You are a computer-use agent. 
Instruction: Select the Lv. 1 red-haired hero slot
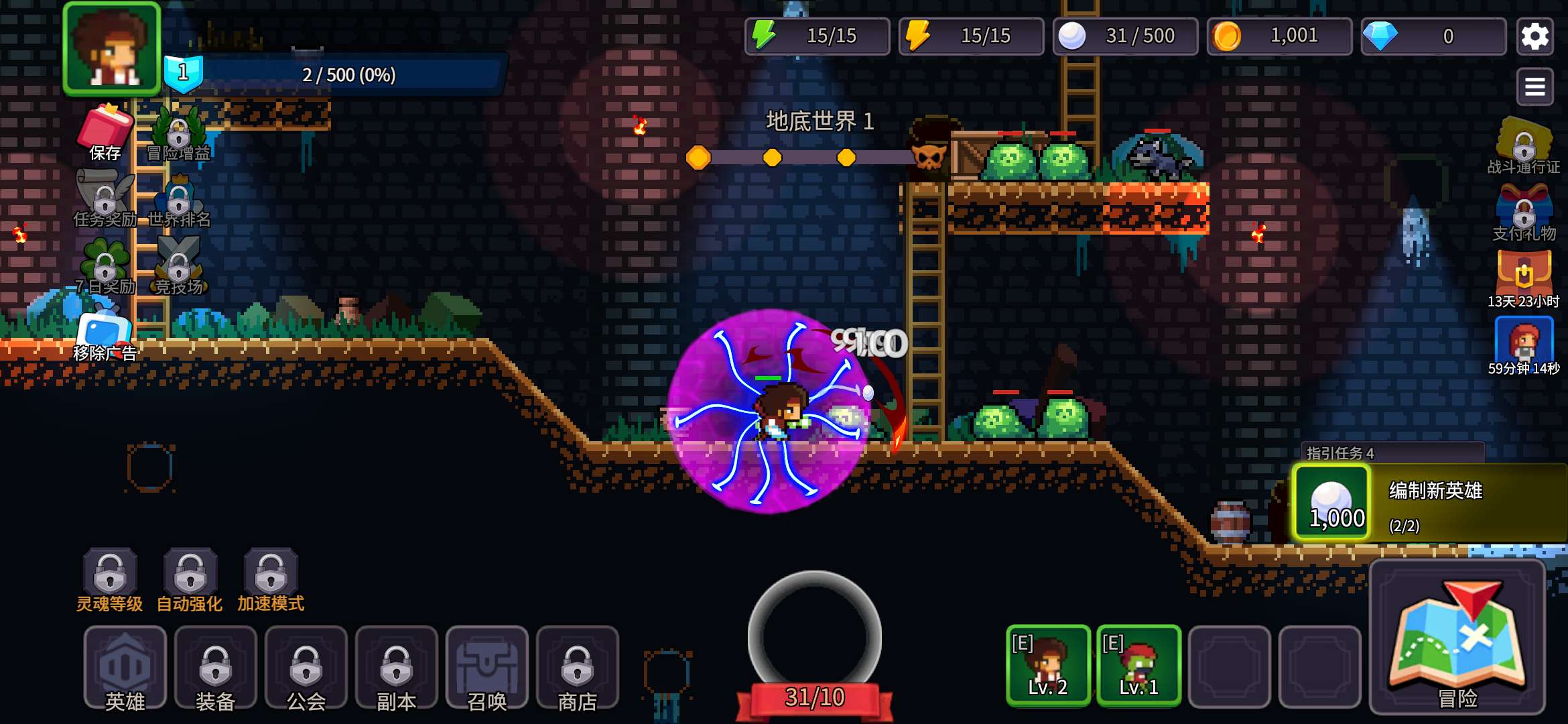[1138, 665]
